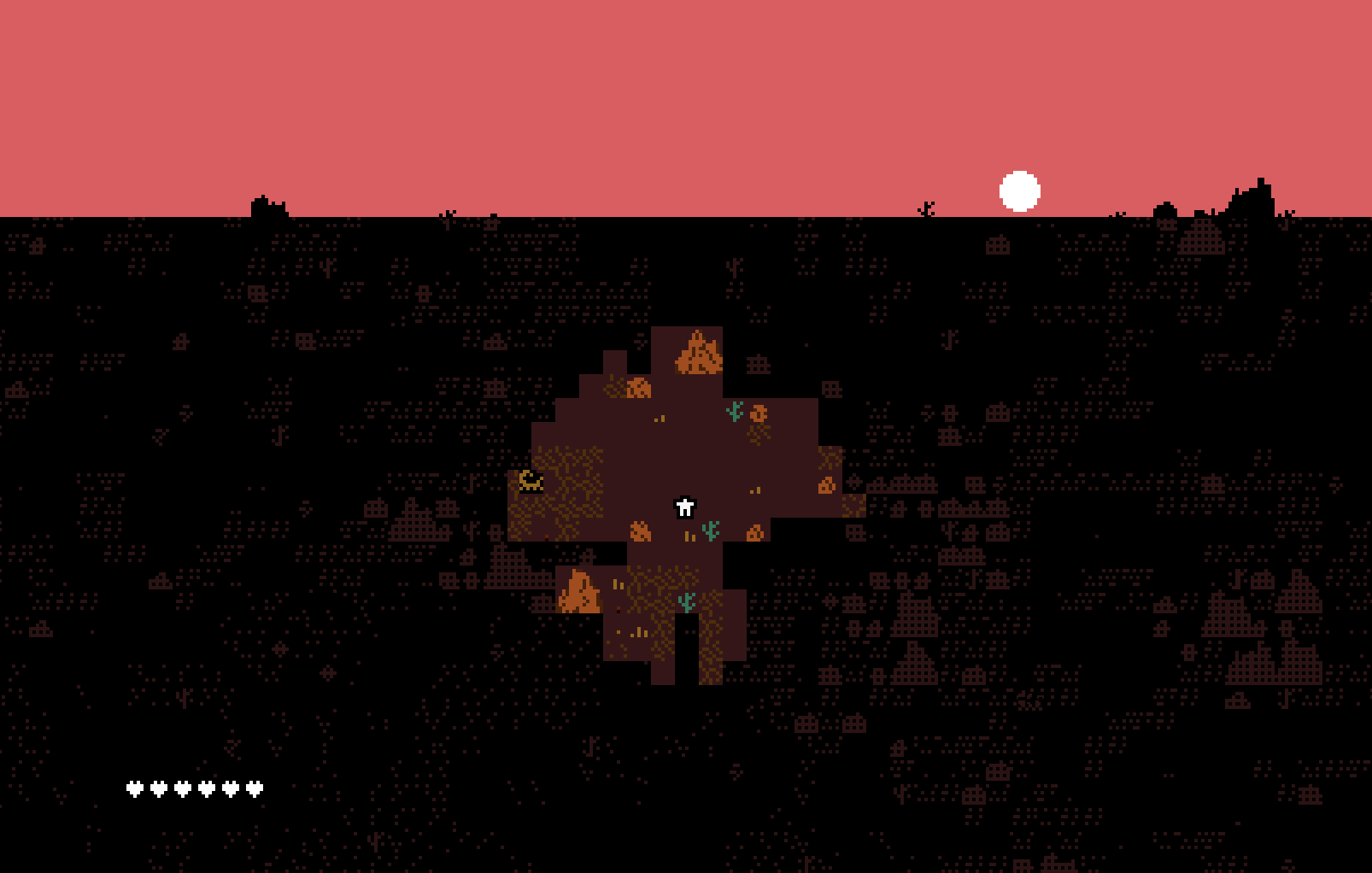
Task: Click the orange rock at the clearing's right edge
Action: (x=825, y=485)
